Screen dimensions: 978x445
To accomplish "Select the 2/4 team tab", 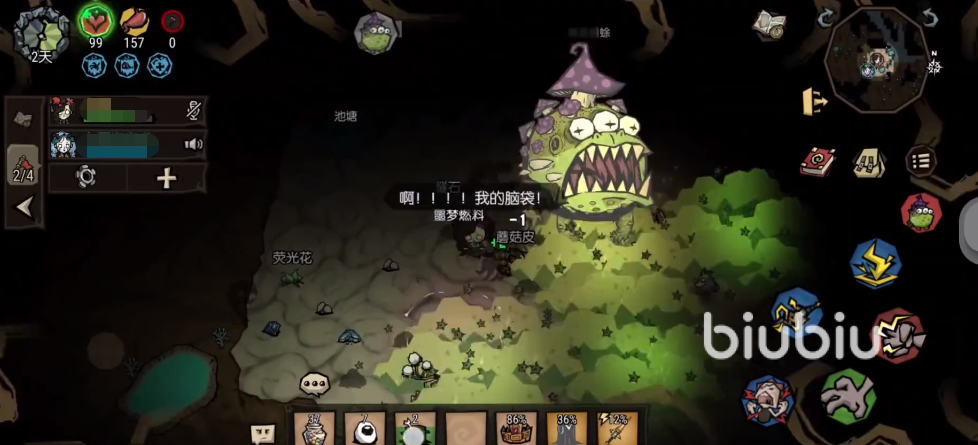I will [x=23, y=167].
